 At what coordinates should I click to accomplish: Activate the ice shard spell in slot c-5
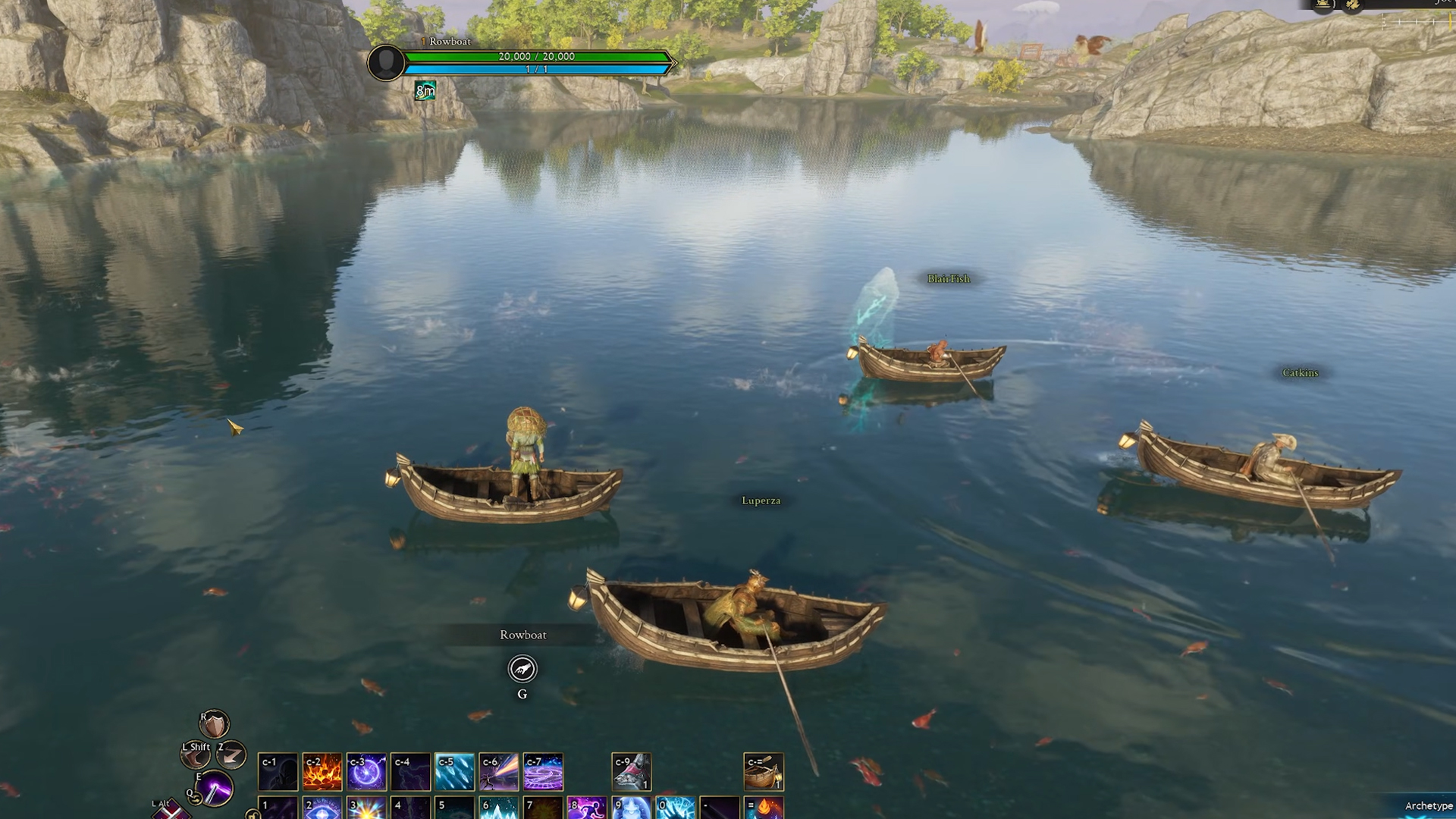coord(455,772)
